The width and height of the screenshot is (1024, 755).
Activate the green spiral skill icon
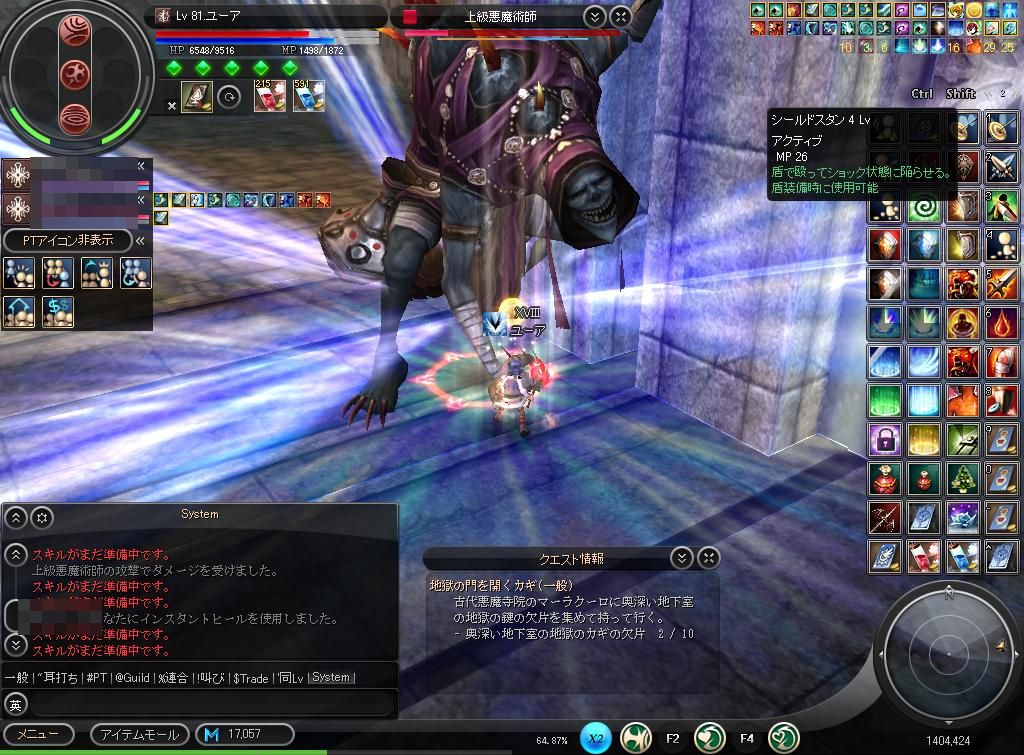[x=925, y=208]
